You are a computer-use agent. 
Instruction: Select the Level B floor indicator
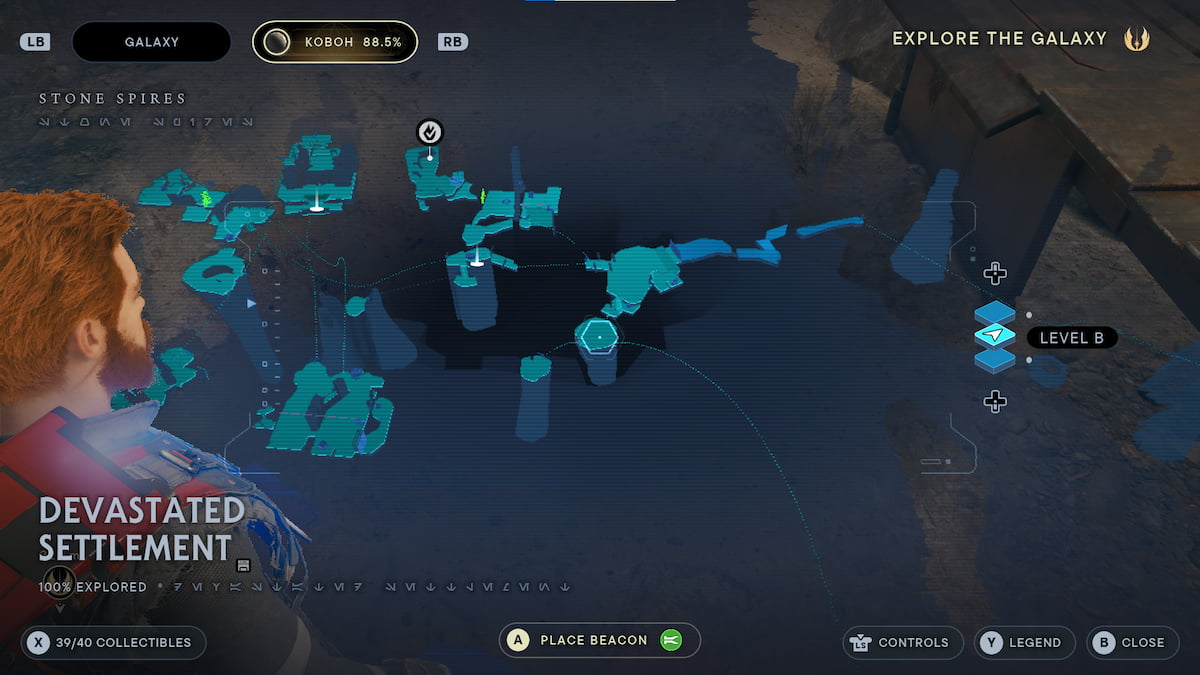point(1071,338)
